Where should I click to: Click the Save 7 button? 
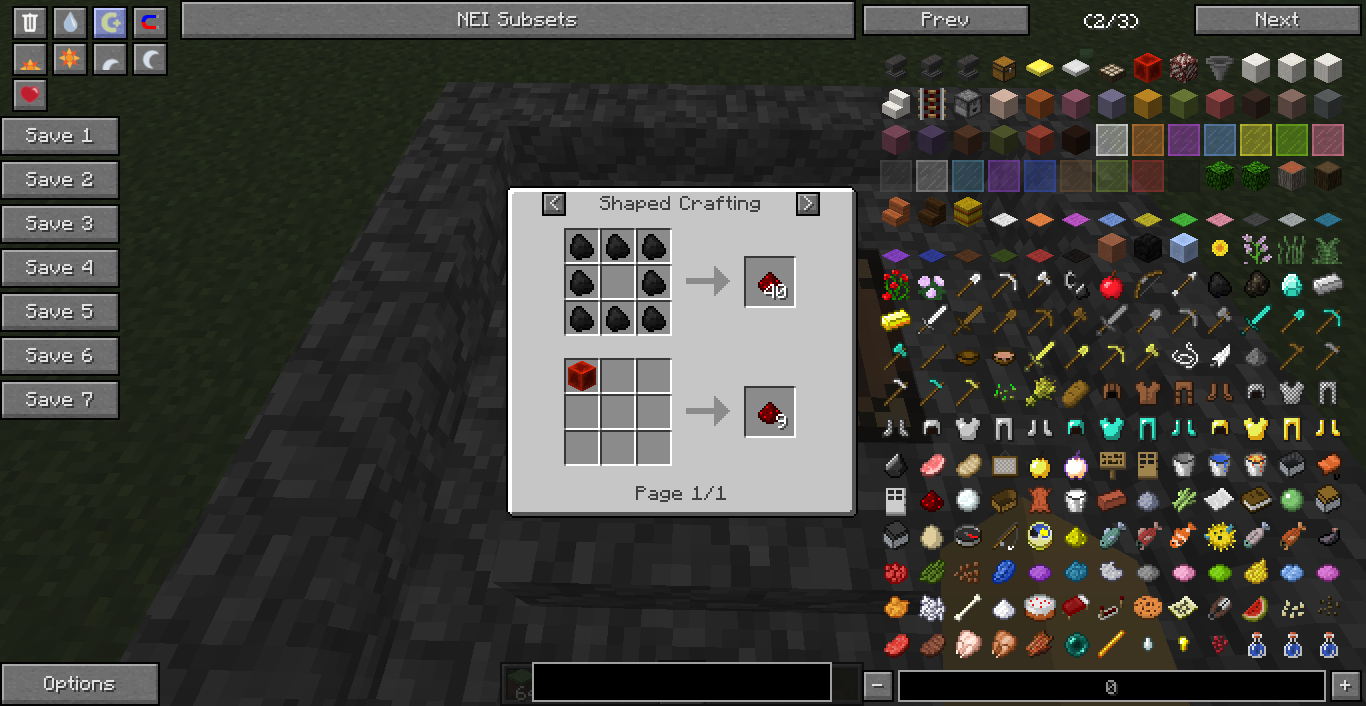60,400
